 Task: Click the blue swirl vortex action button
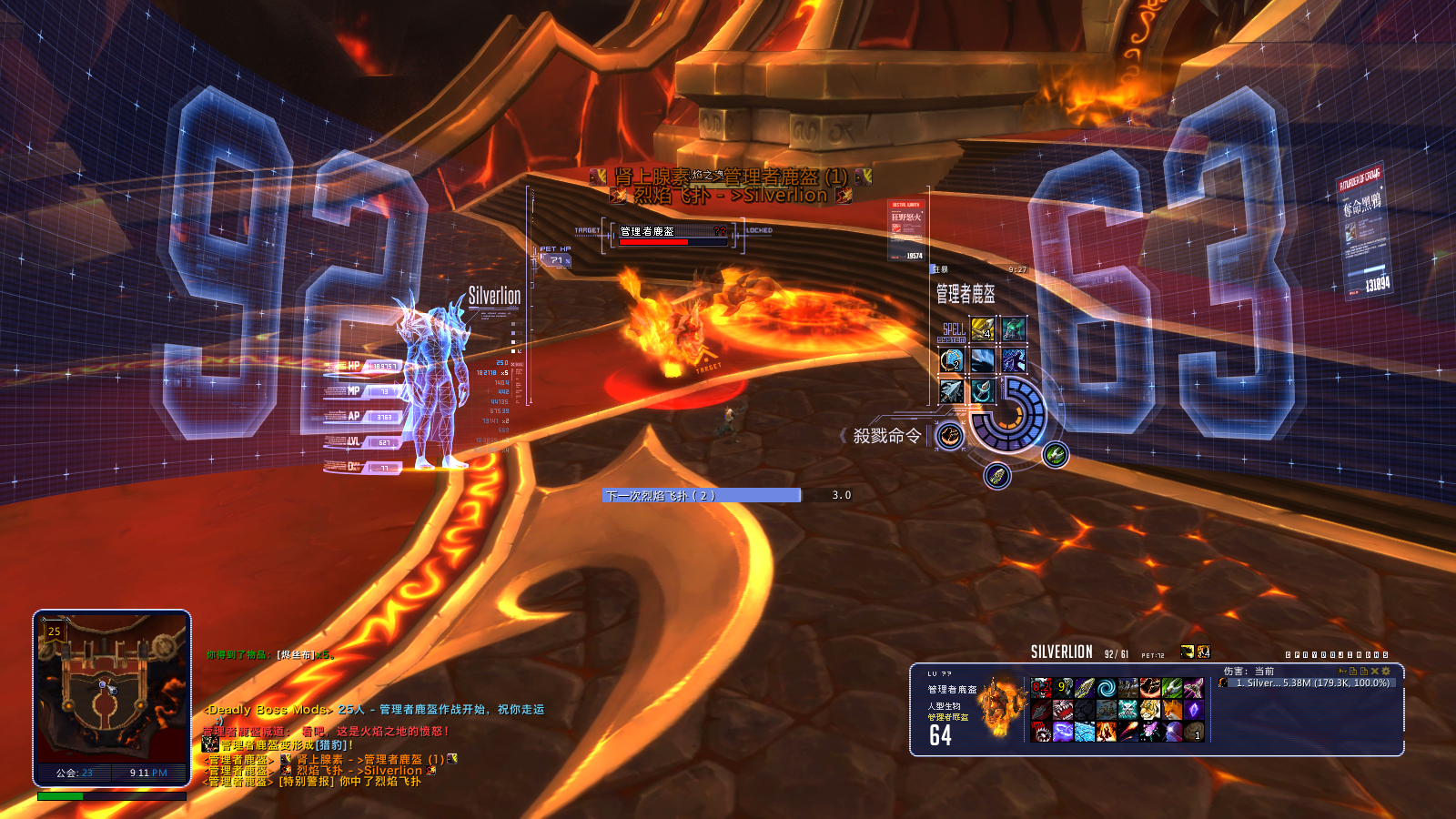click(x=1107, y=688)
